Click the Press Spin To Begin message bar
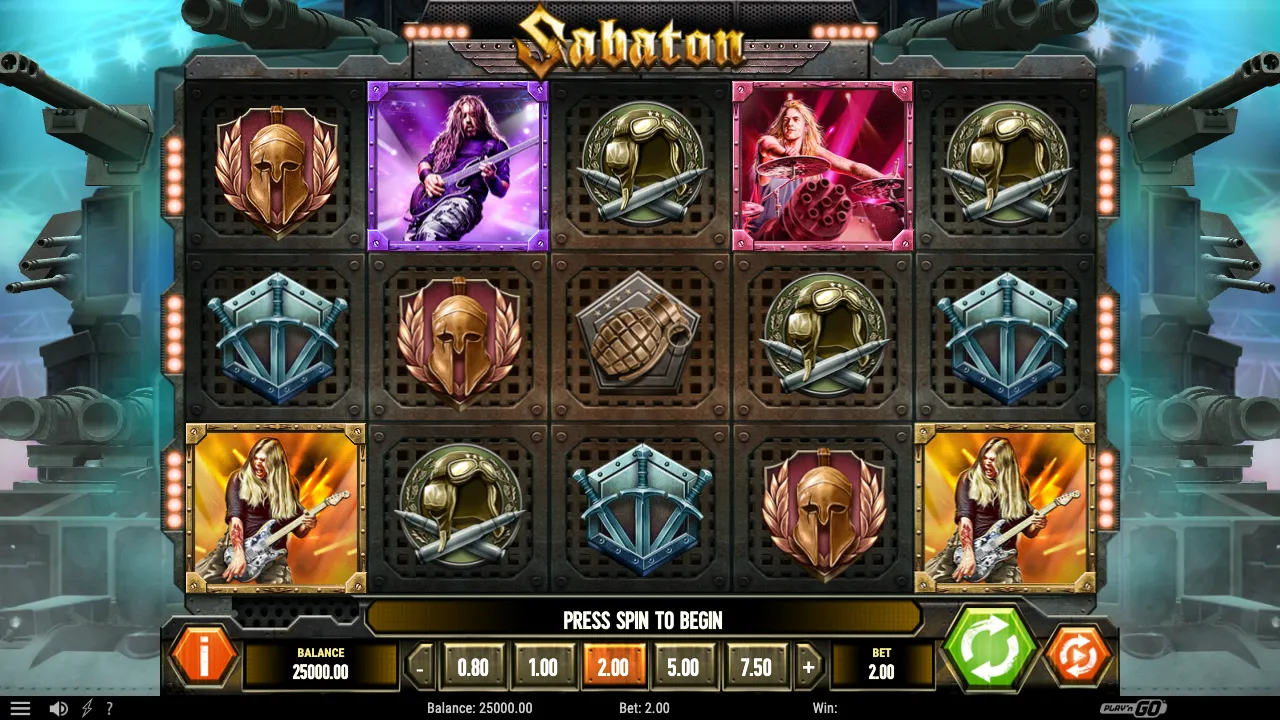 tap(640, 620)
